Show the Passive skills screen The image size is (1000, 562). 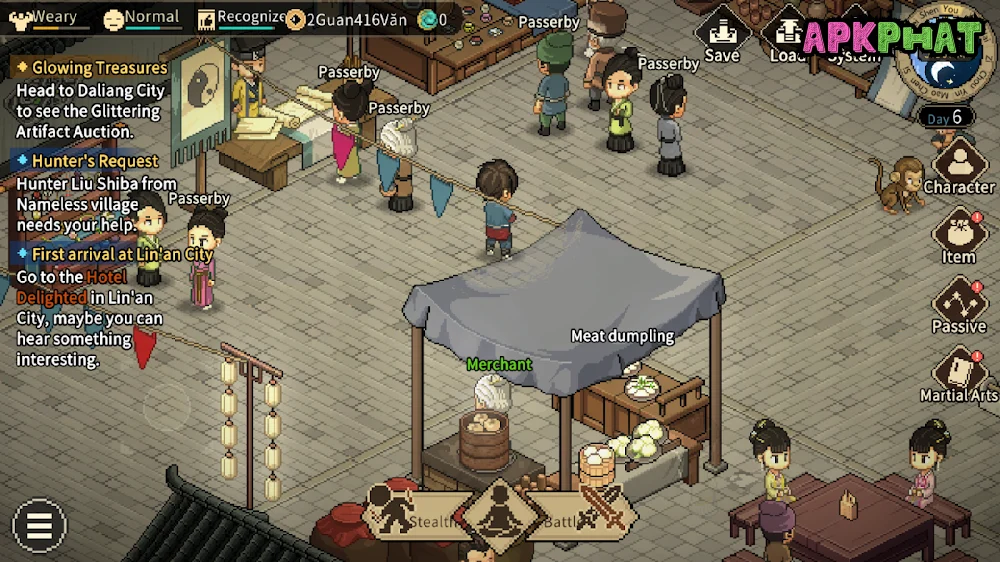pyautogui.click(x=958, y=305)
